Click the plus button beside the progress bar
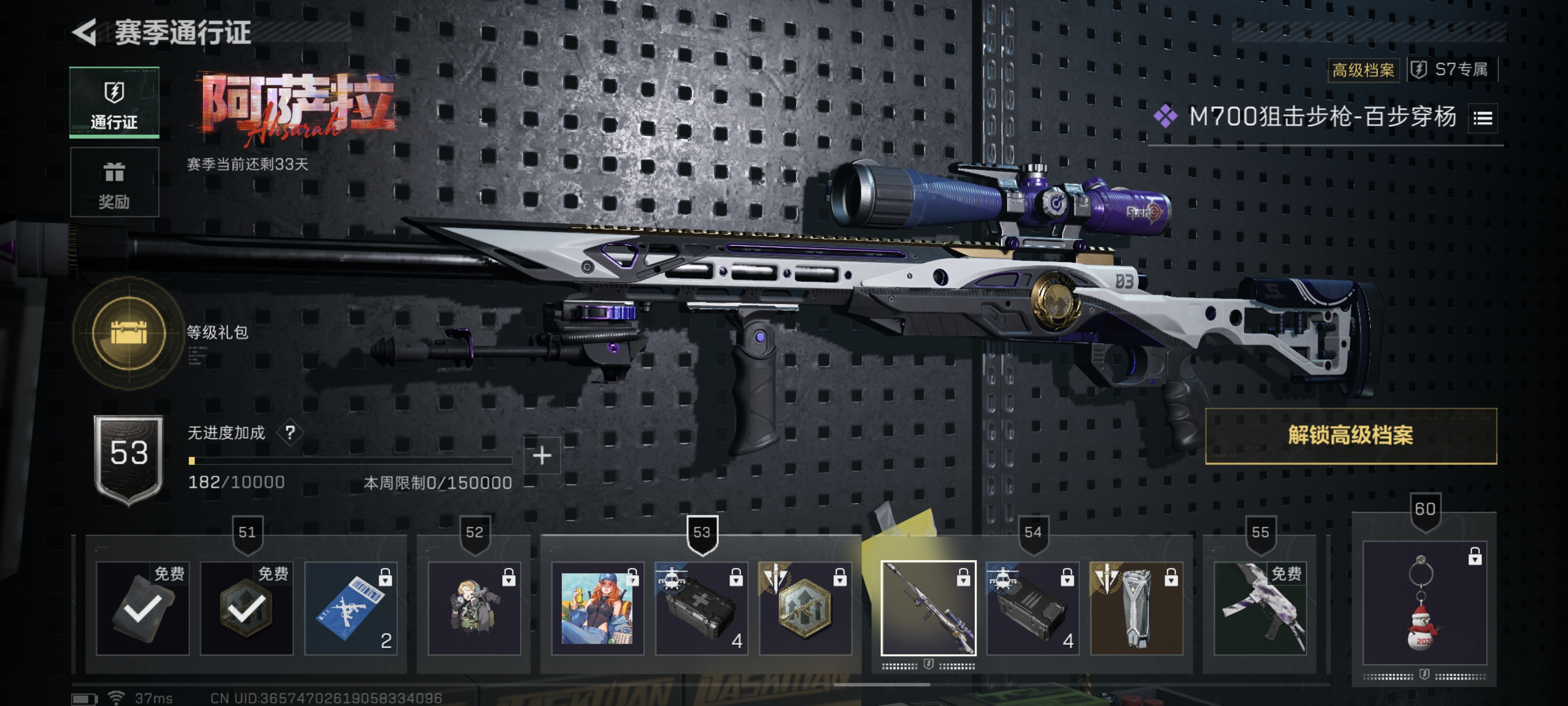This screenshot has width=1568, height=706. click(x=541, y=455)
